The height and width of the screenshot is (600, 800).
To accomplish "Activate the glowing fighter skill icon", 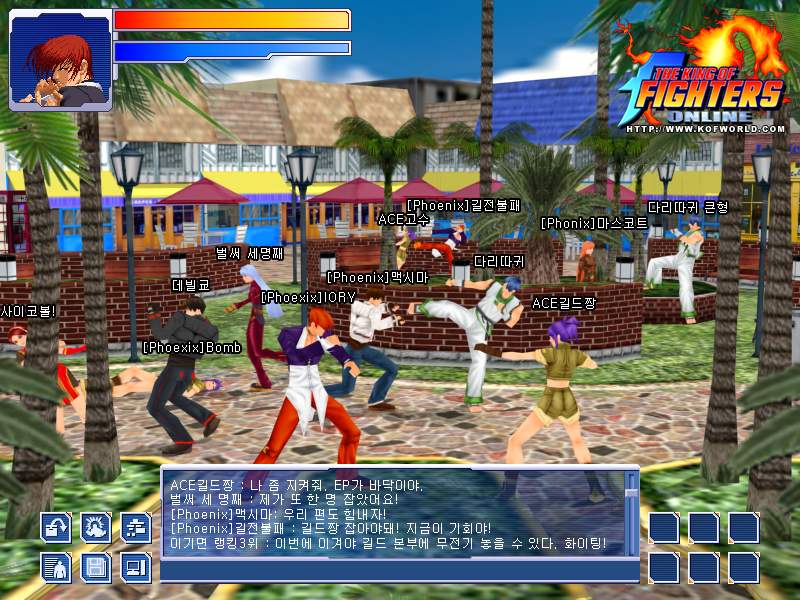I will pos(96,528).
